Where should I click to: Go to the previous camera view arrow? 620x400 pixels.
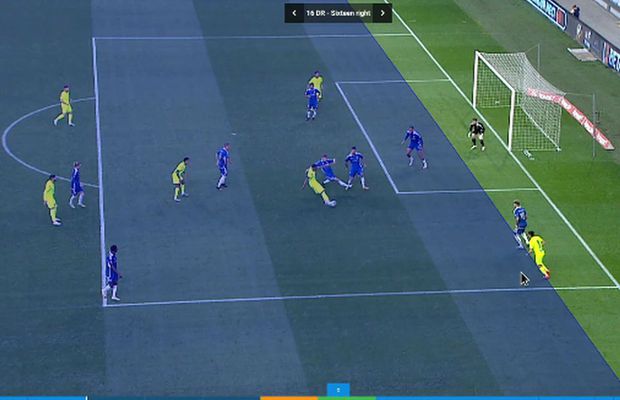[294, 13]
